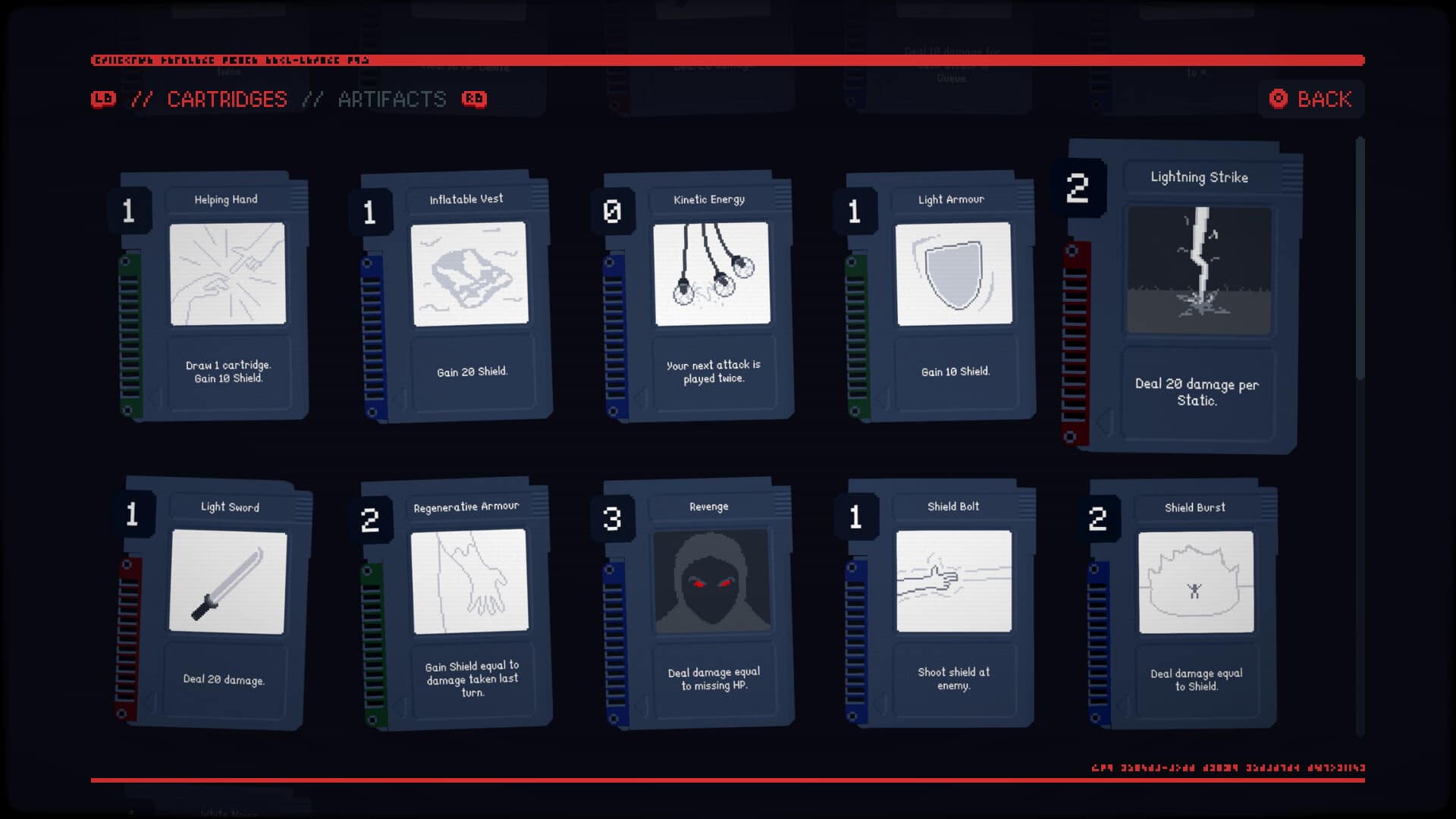Click the Shield Bolt hand icon
The height and width of the screenshot is (819, 1456).
click(954, 582)
